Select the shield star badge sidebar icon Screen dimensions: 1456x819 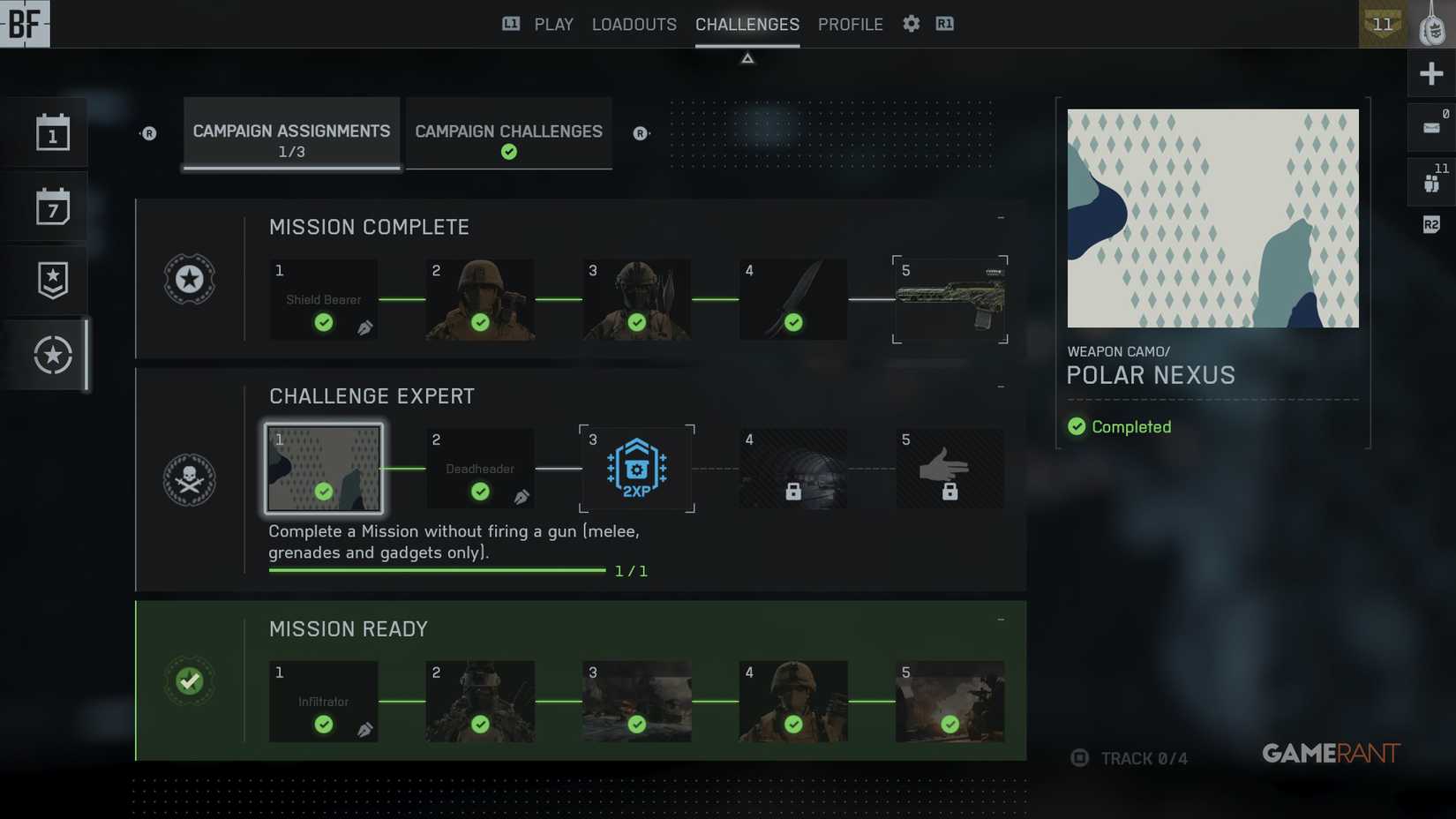(x=53, y=281)
